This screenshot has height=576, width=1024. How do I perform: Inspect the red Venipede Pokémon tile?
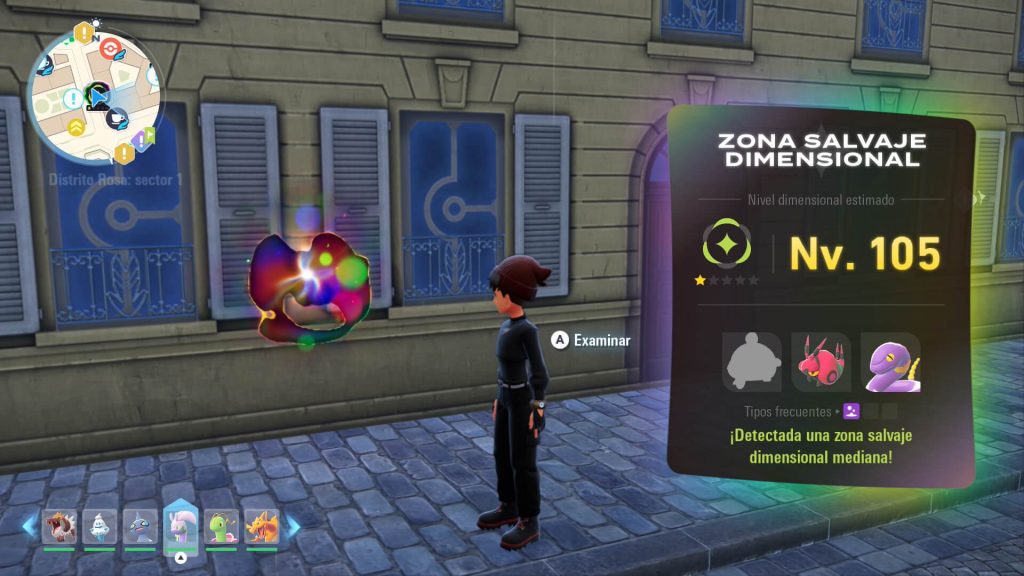point(821,362)
